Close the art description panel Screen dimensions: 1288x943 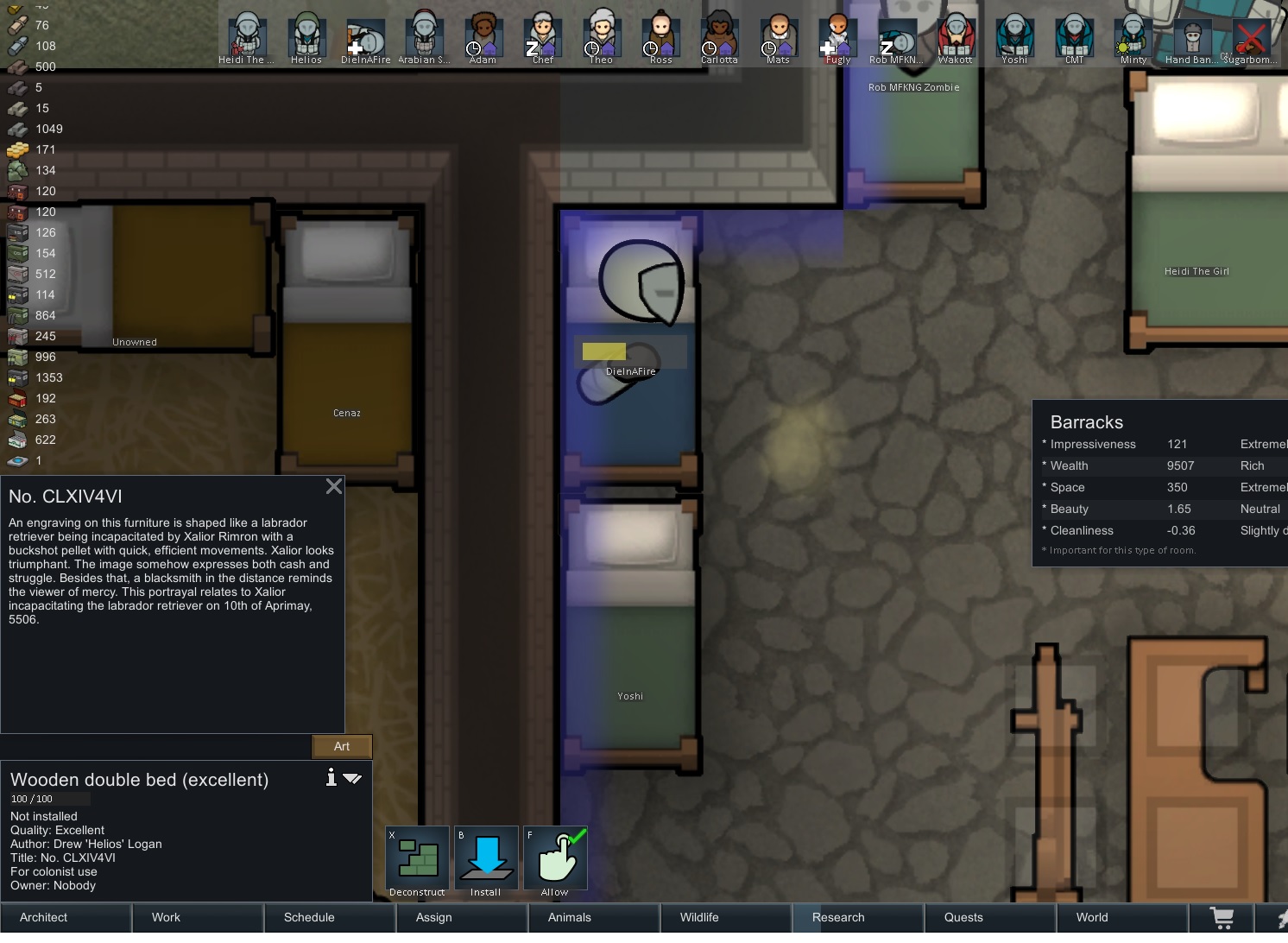pos(334,487)
